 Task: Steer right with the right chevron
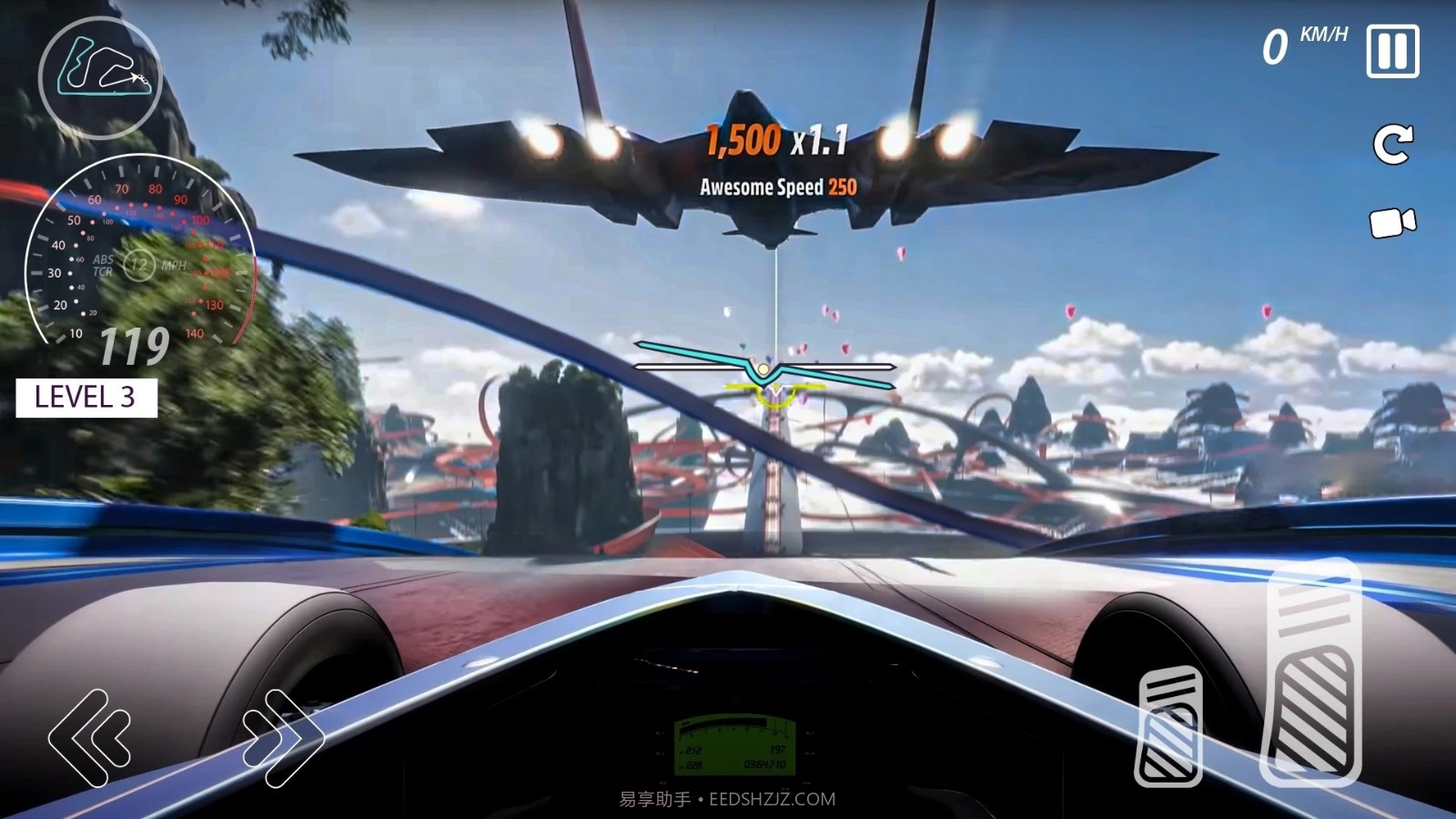coord(283,737)
